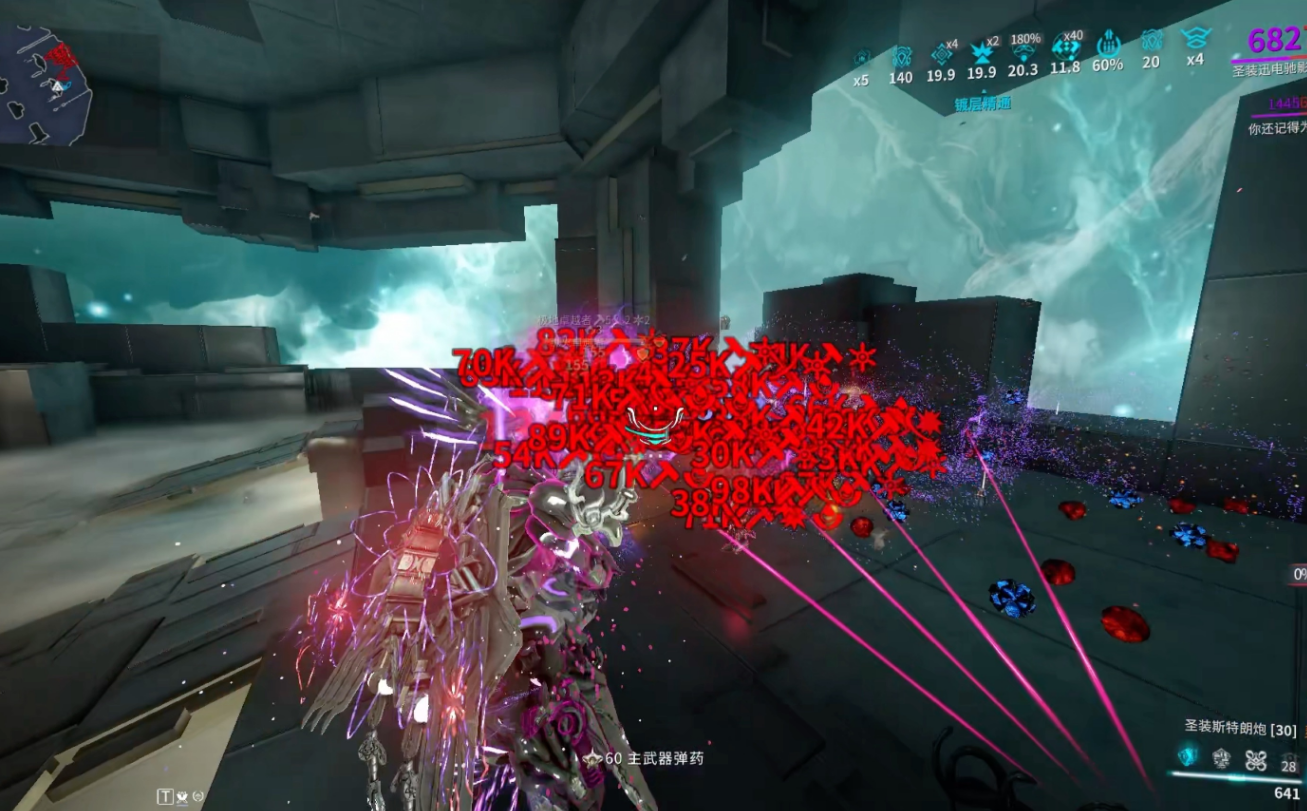Check the buff icon with x40 stacks
Screen dimensions: 1307x811
tap(1066, 48)
